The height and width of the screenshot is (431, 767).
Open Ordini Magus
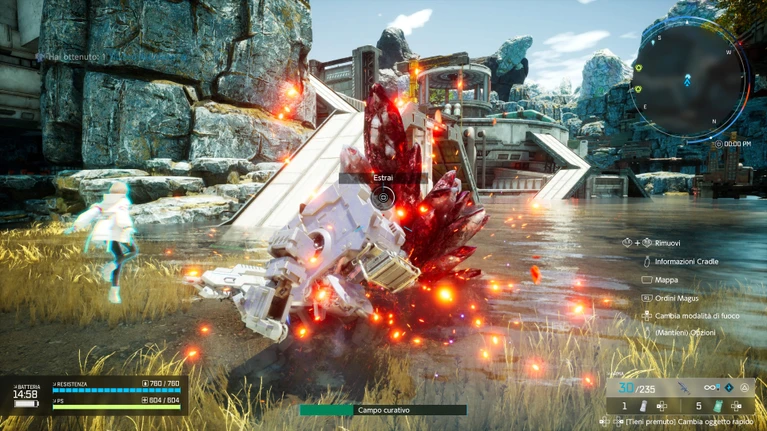(676, 298)
